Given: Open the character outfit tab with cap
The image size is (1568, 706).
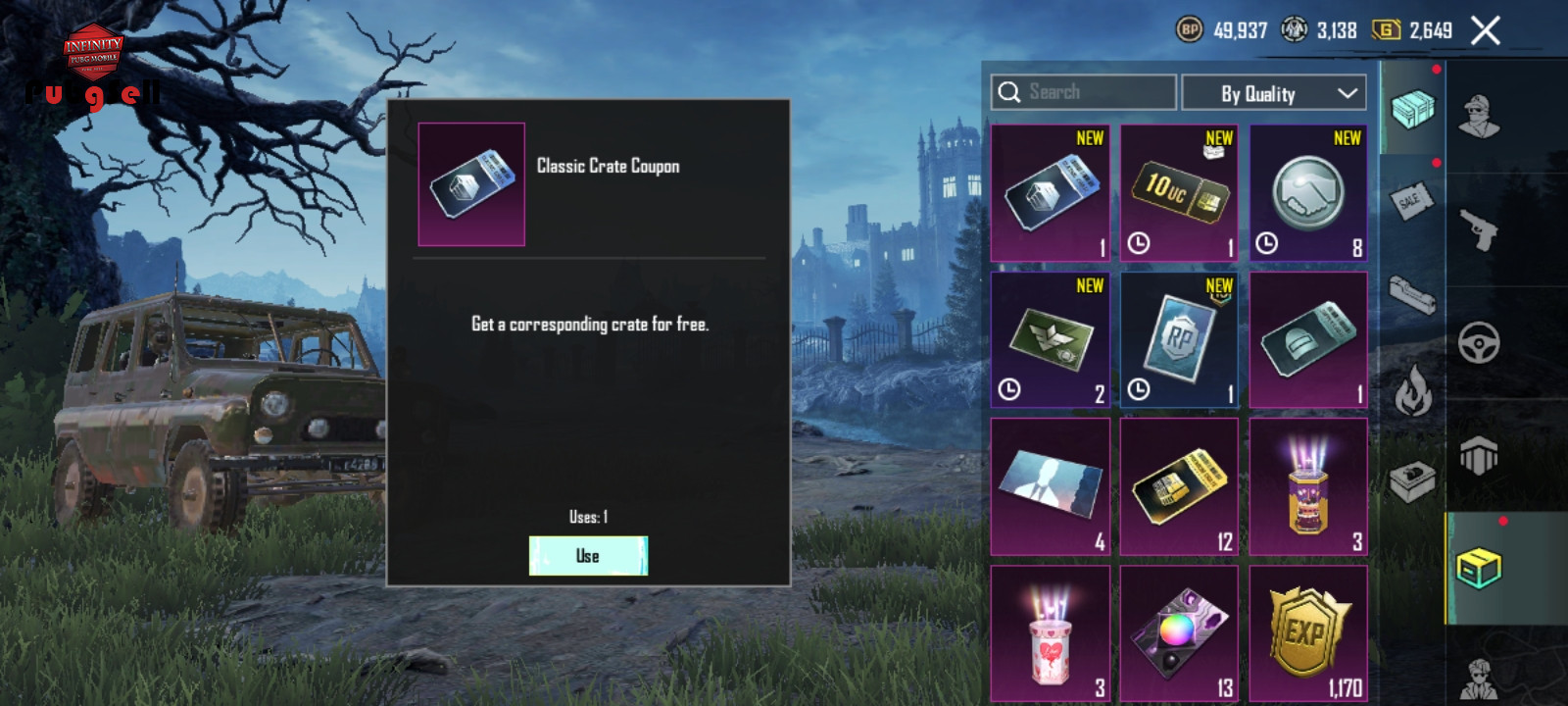Looking at the screenshot, I should click(x=1478, y=118).
